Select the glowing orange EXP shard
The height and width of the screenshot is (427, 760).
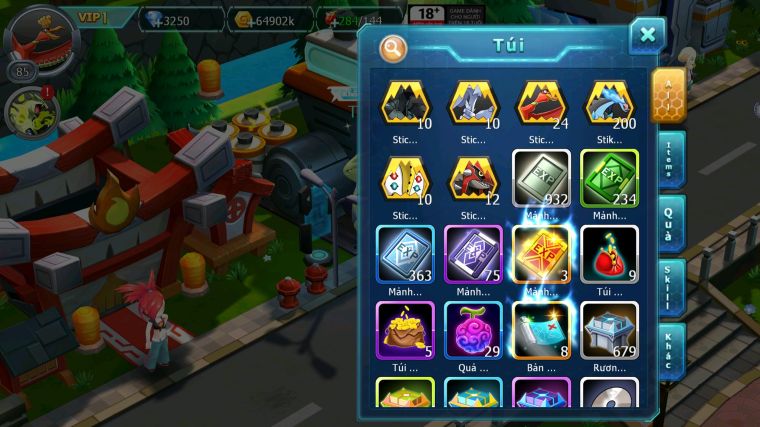click(541, 254)
